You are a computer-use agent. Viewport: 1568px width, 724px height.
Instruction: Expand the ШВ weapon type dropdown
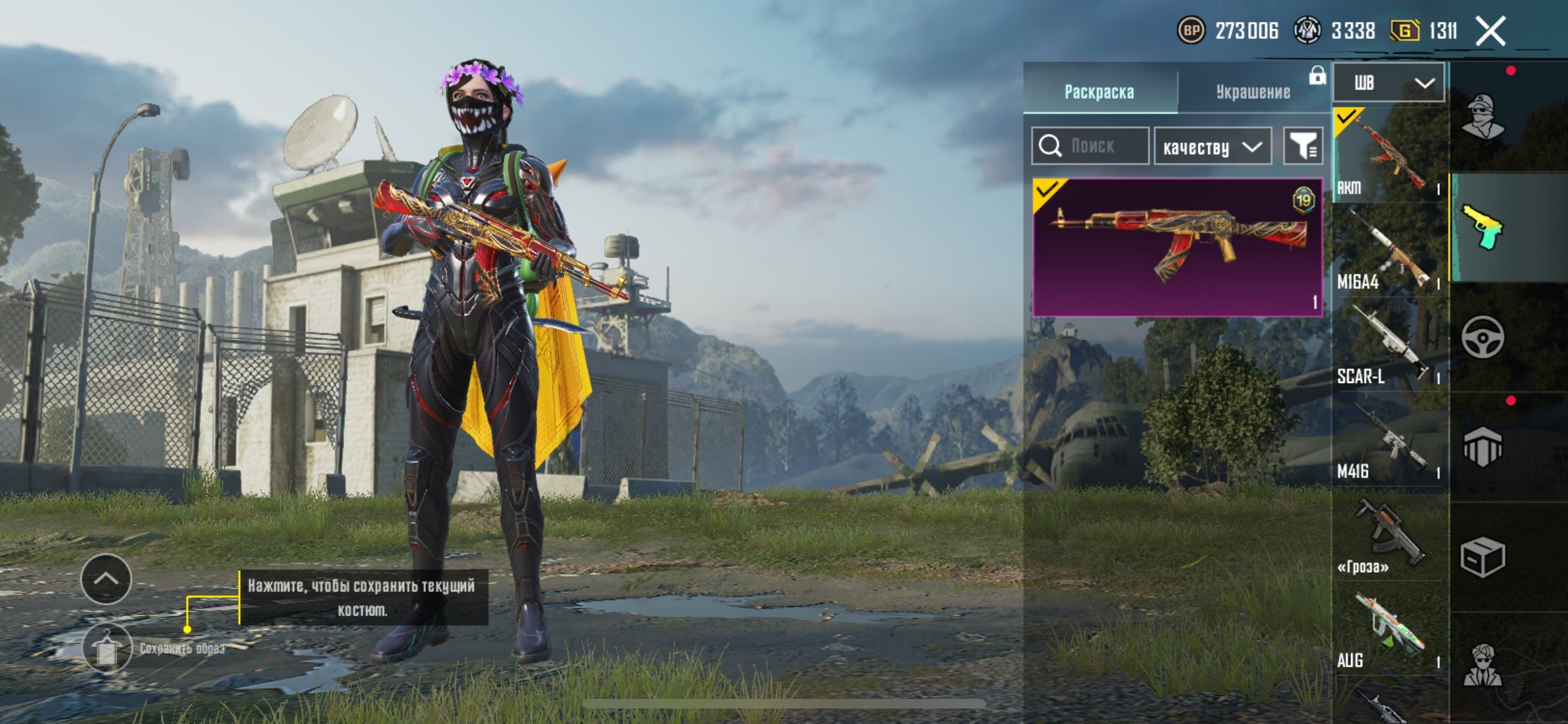click(x=1389, y=82)
